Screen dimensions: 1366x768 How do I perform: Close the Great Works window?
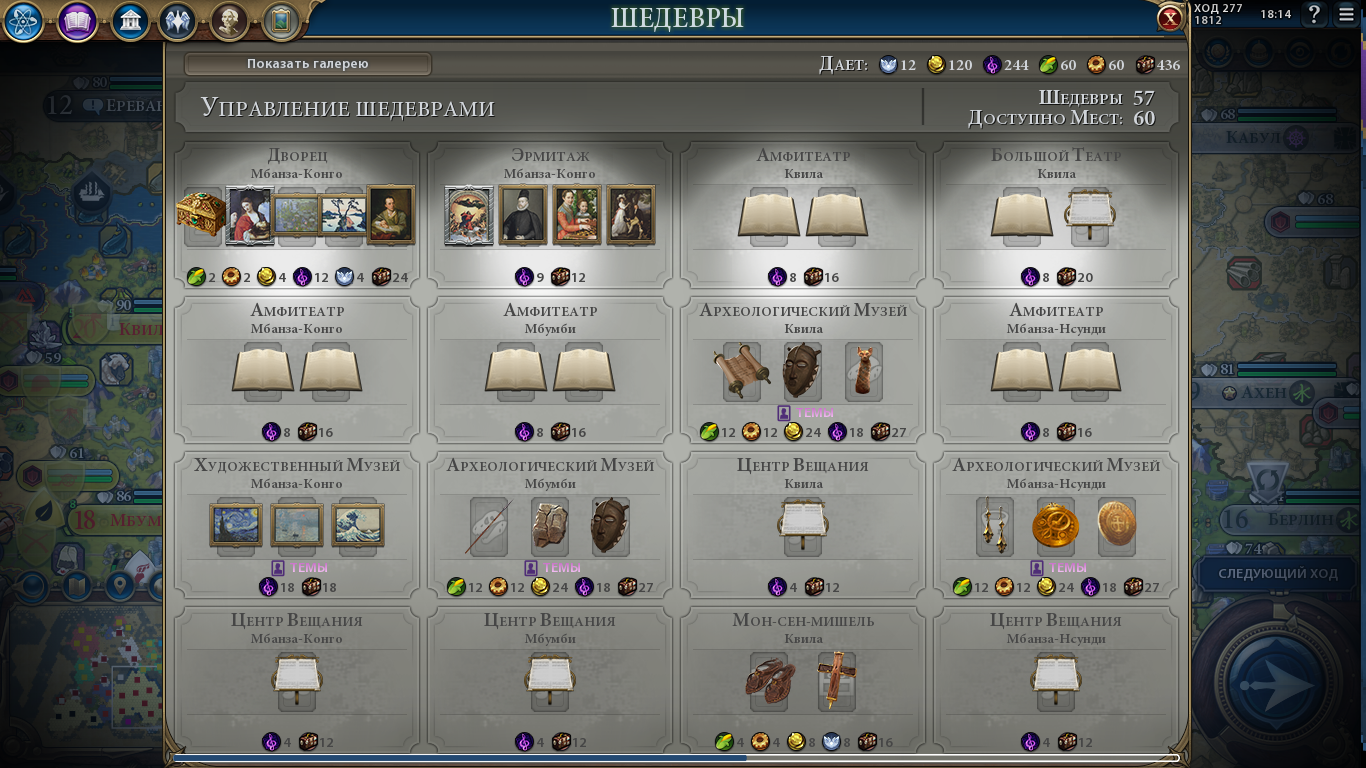[1170, 18]
